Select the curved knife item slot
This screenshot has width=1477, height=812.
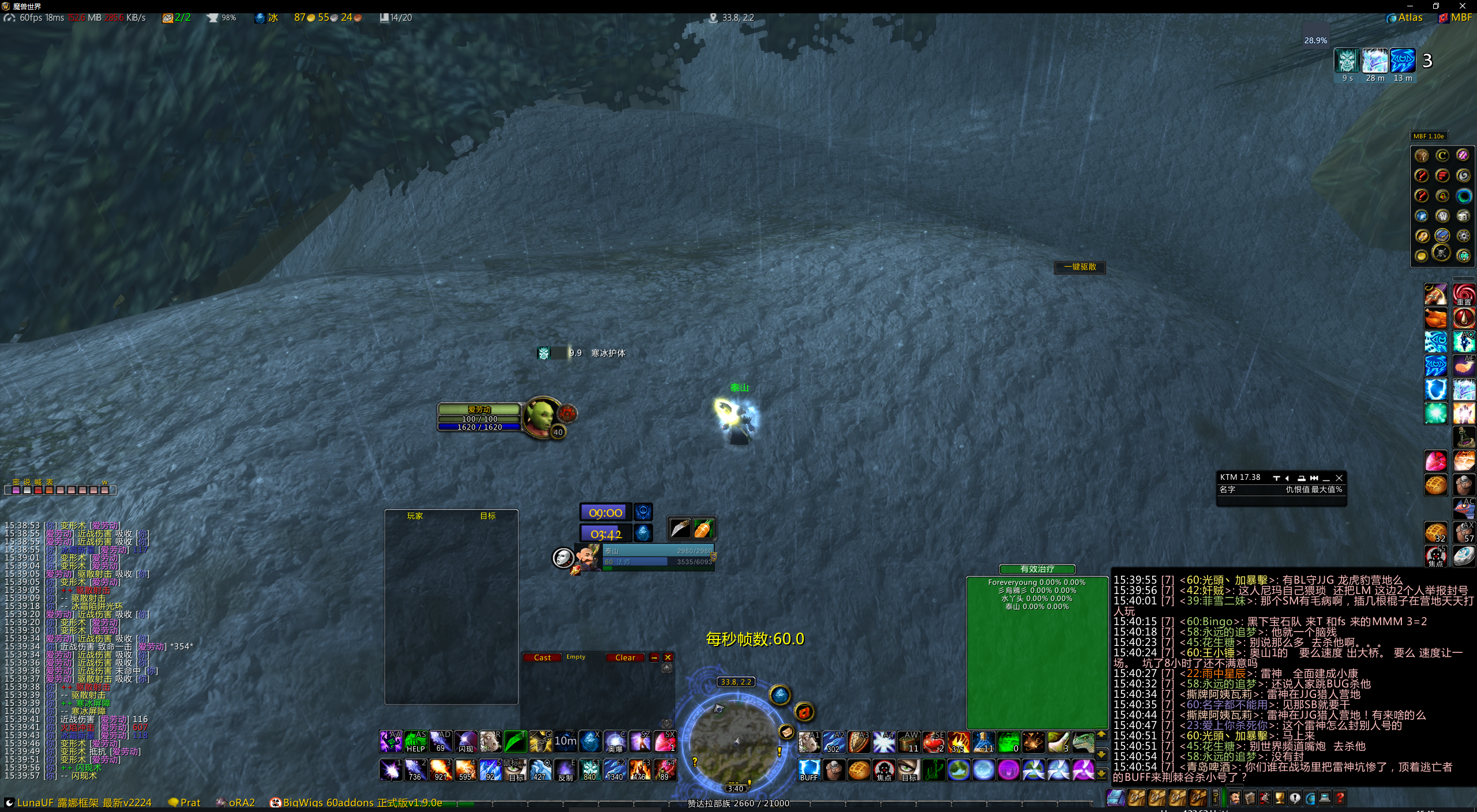(x=680, y=528)
